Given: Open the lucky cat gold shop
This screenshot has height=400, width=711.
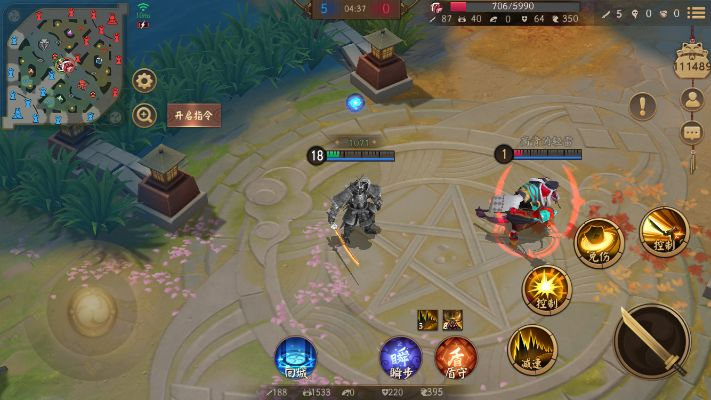Looking at the screenshot, I should [x=690, y=60].
